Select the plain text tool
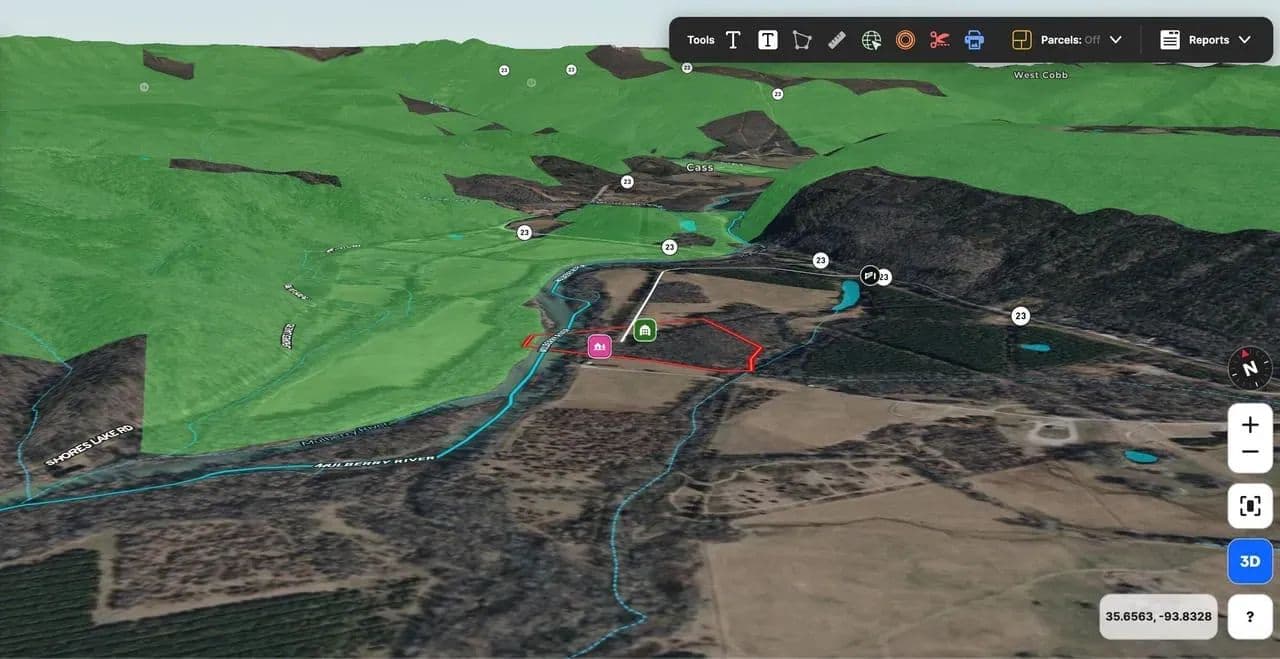 point(733,40)
